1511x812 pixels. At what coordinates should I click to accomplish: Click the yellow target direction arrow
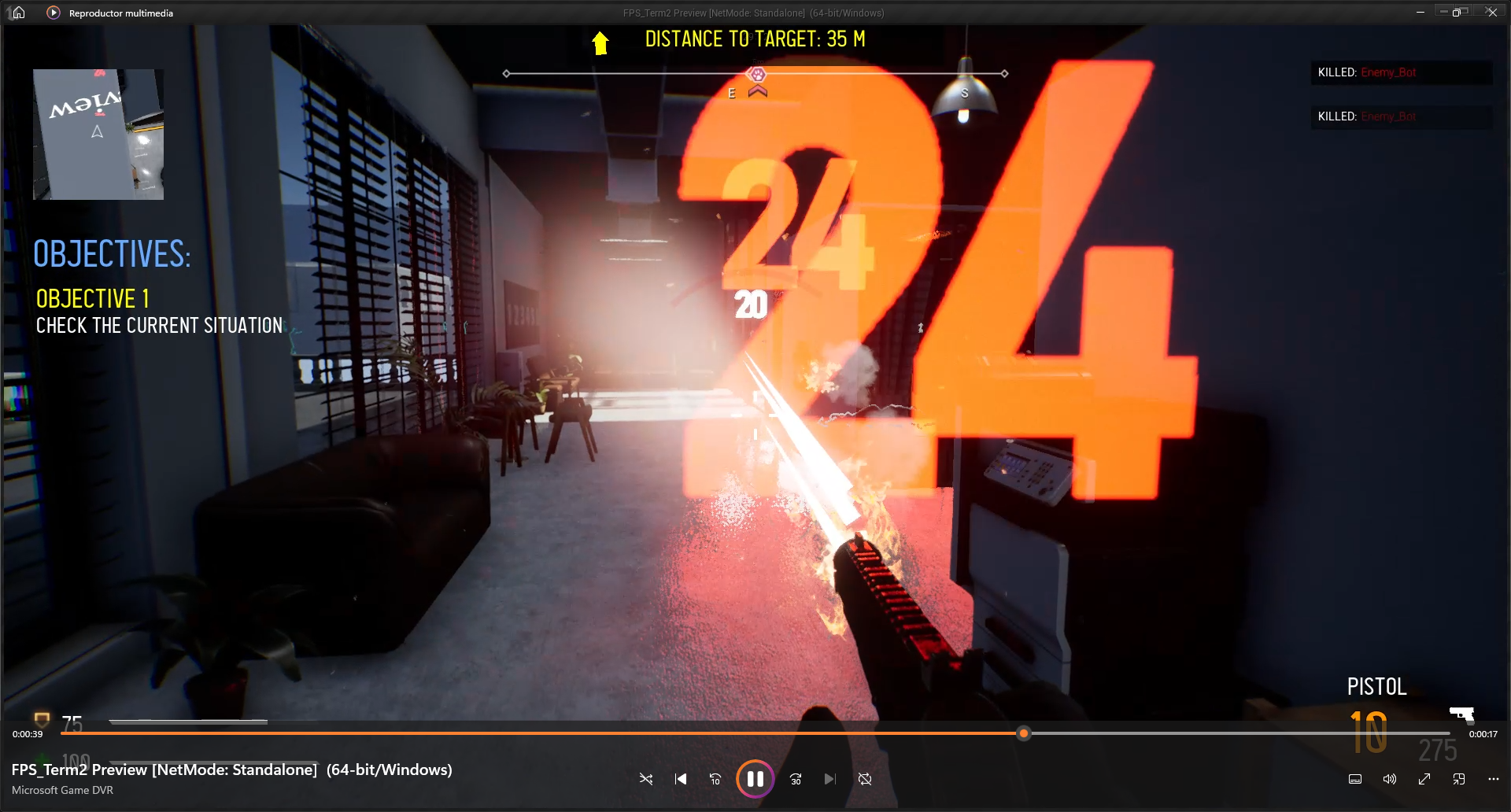point(600,42)
